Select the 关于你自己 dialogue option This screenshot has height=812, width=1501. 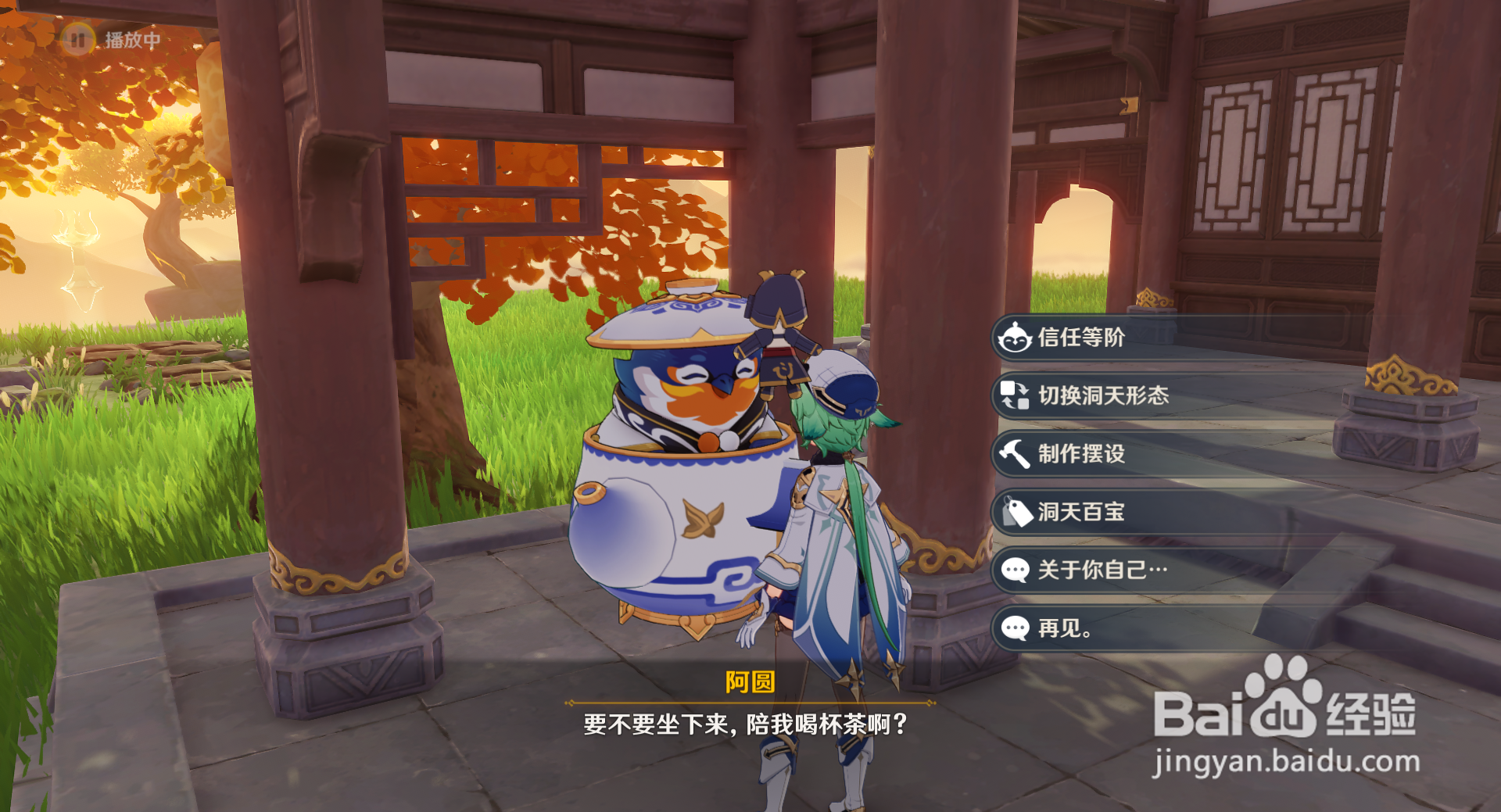1102,571
